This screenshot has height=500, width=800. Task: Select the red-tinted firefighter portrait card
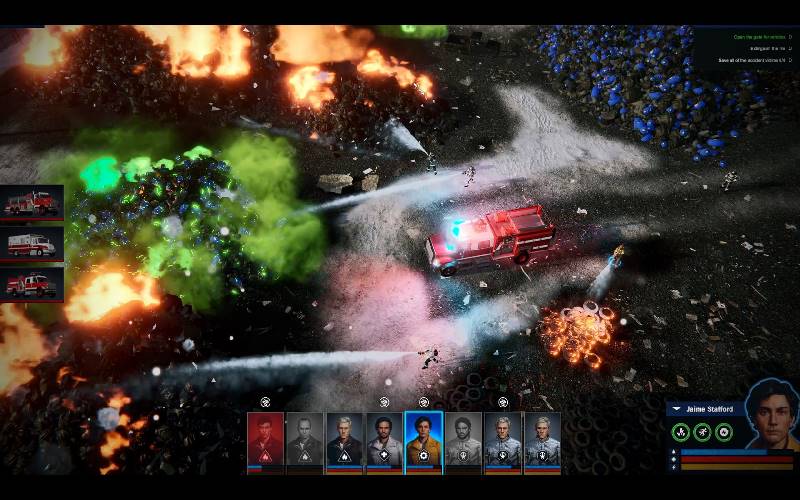[x=265, y=441]
